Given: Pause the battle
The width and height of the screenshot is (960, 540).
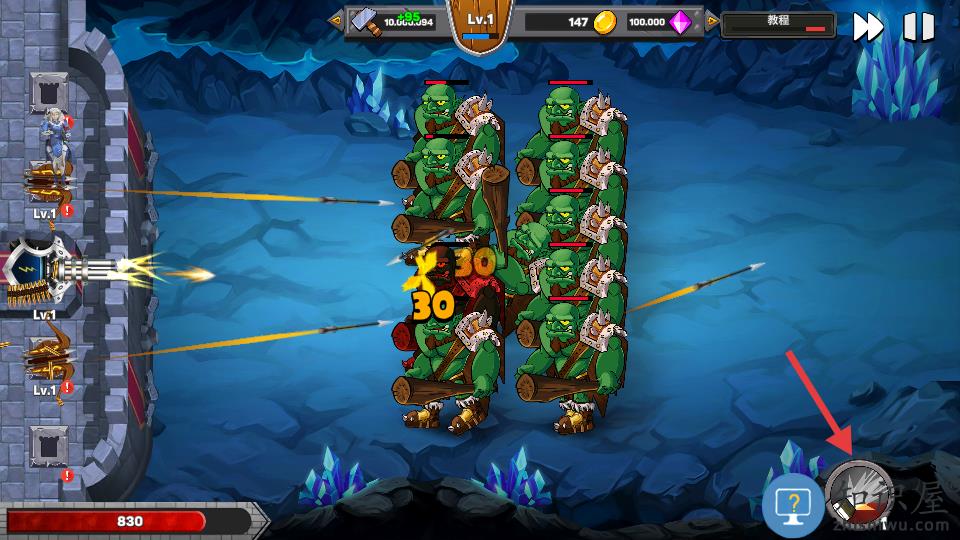Looking at the screenshot, I should (918, 27).
